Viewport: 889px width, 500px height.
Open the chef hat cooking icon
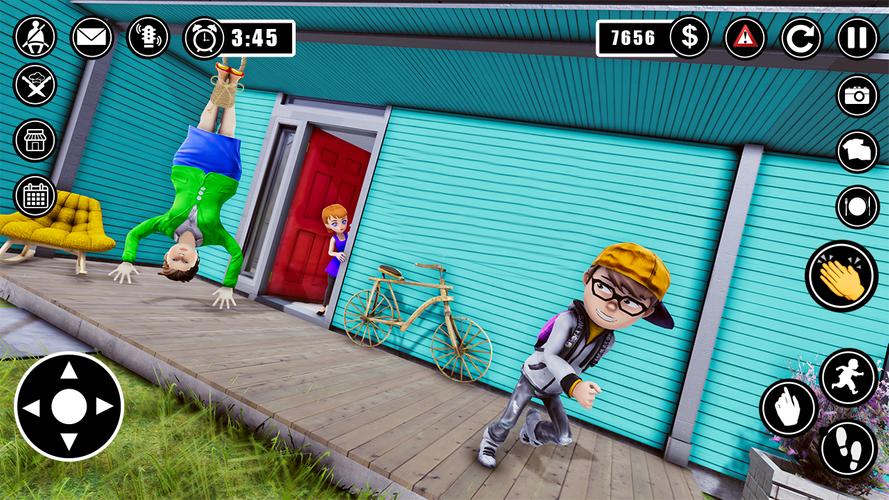tap(35, 85)
